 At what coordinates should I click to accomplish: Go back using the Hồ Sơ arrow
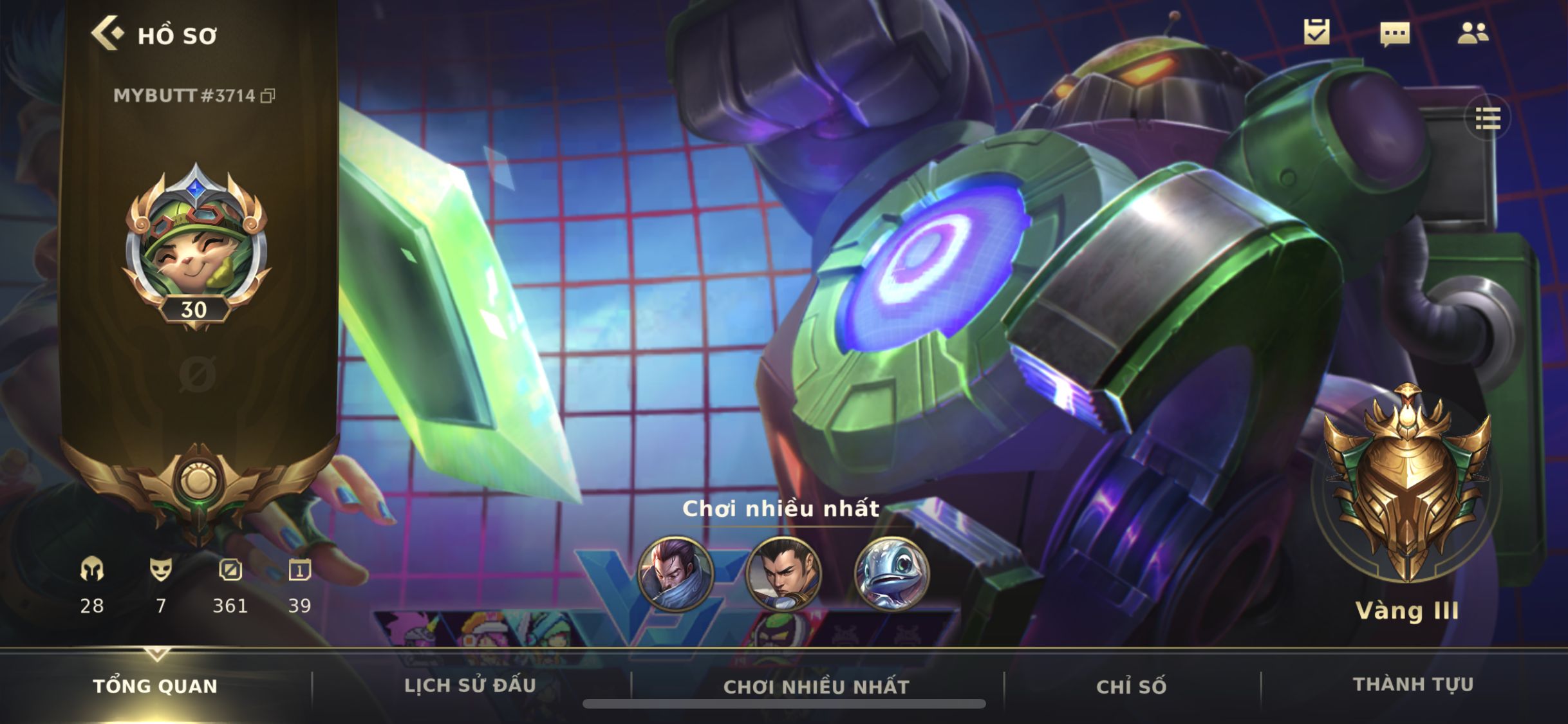(x=107, y=33)
